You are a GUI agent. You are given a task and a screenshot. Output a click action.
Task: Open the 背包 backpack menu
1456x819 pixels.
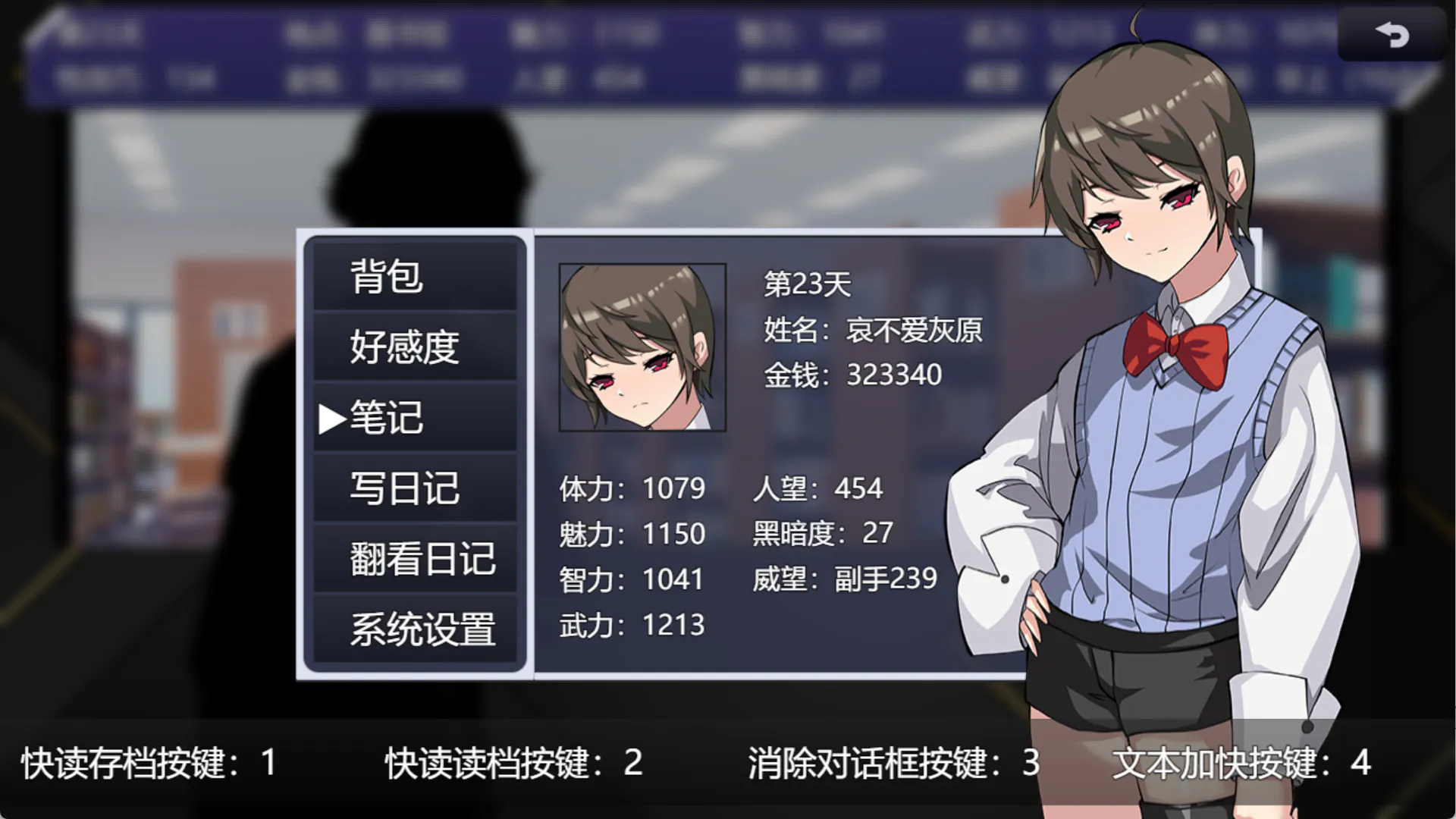(414, 276)
